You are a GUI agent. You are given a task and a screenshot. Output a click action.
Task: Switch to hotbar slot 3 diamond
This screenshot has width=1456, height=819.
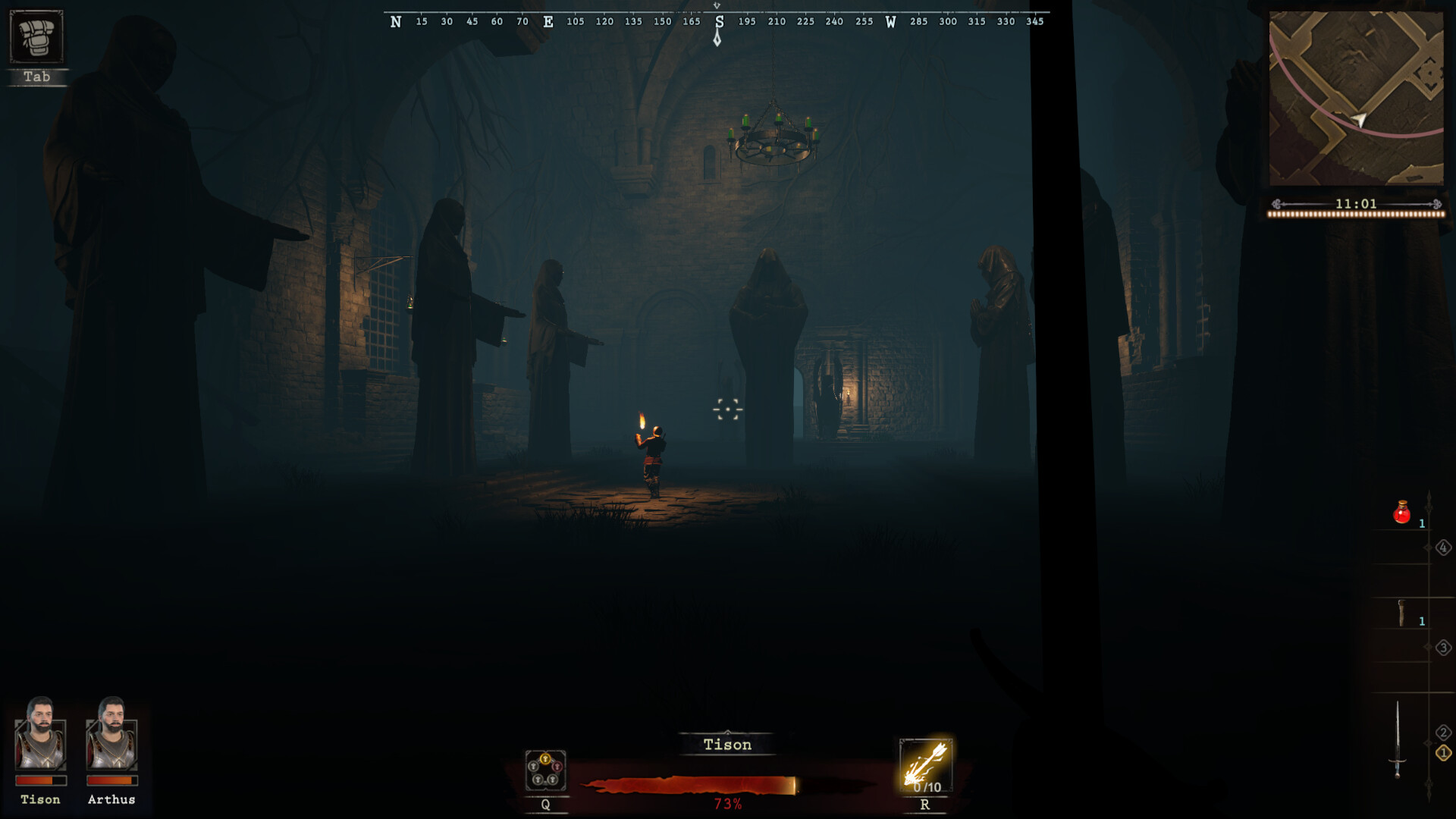pos(1442,648)
